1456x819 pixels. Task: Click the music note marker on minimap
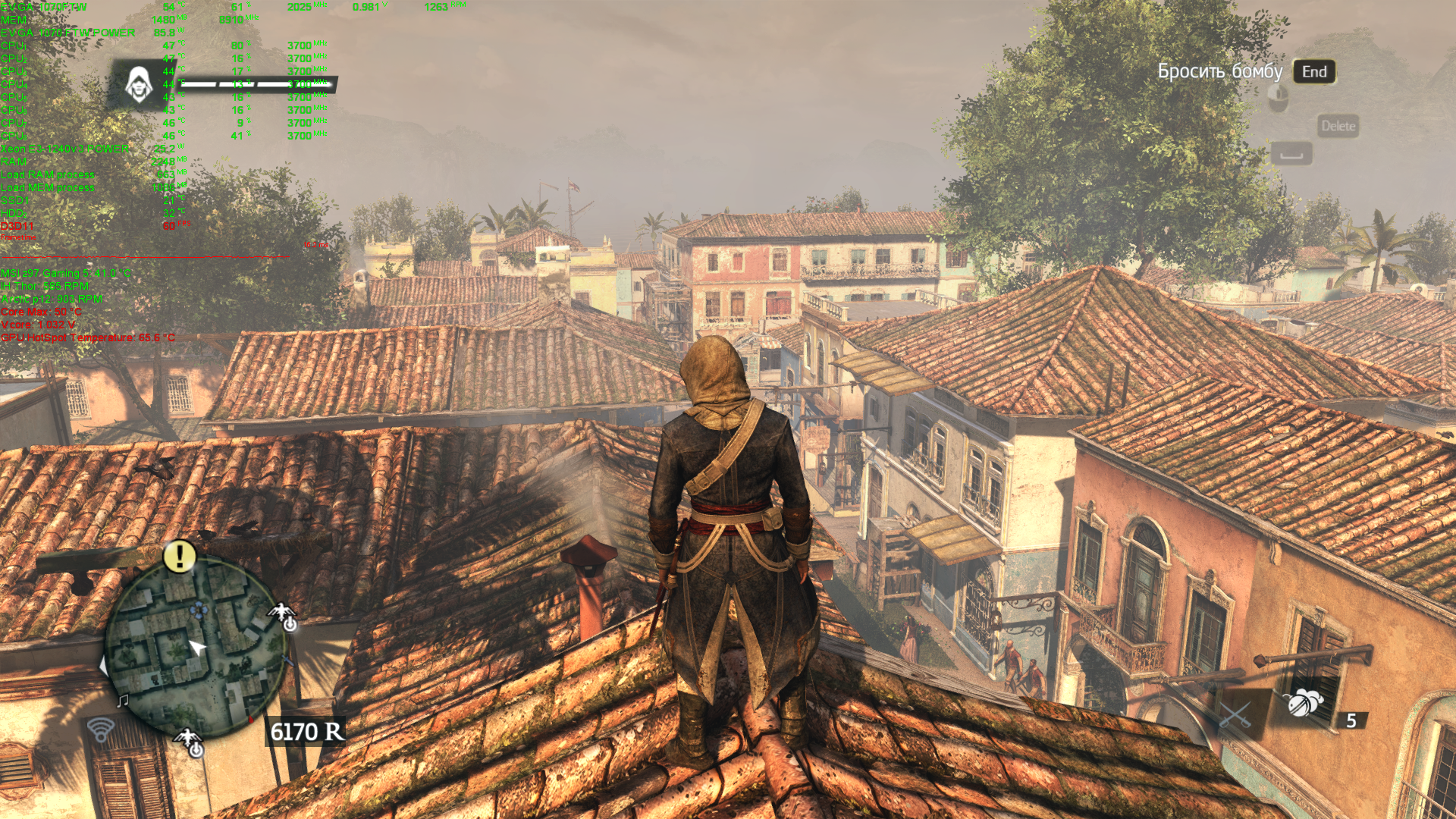coord(122,701)
